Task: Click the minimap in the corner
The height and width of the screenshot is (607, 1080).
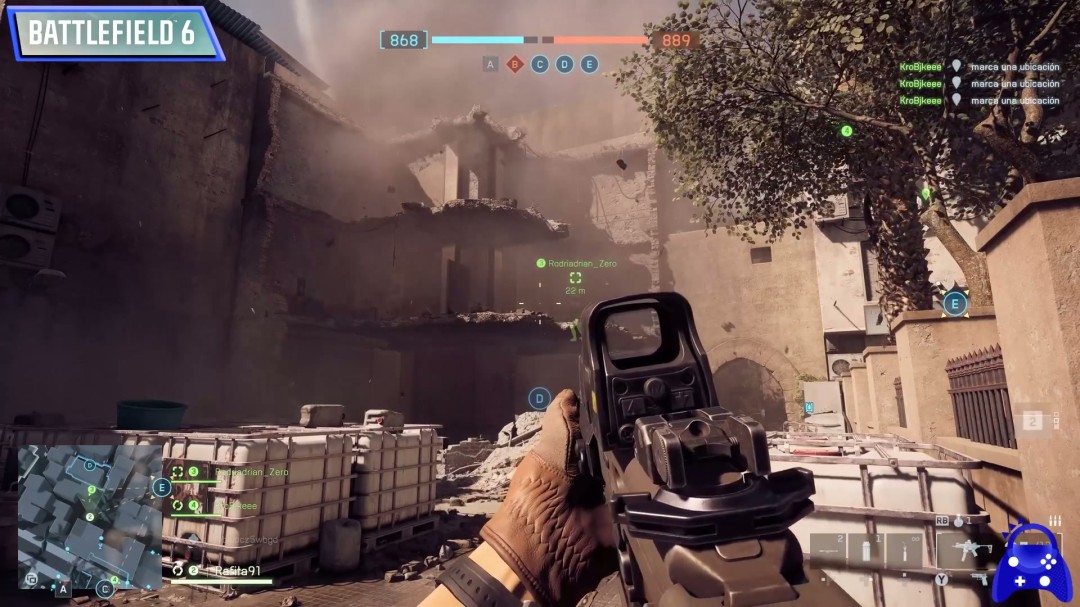Action: [89, 516]
